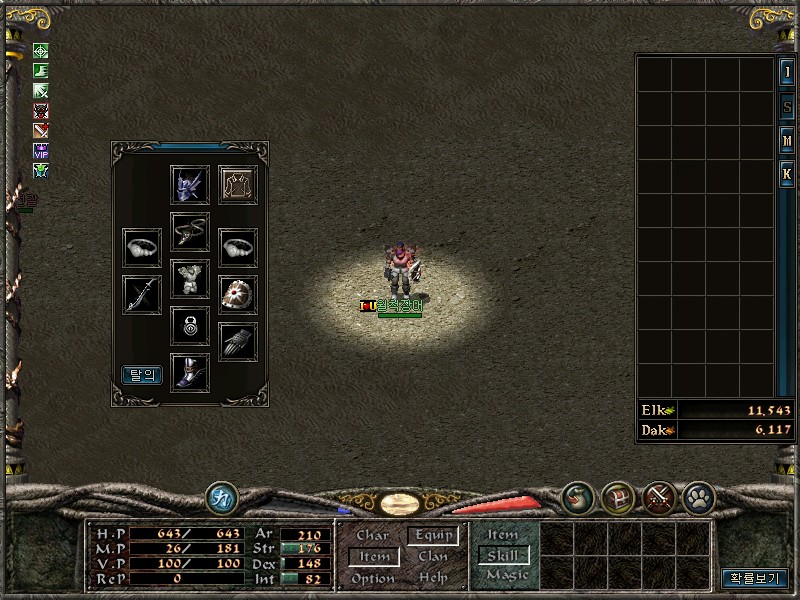Select the necklace equipment slot
This screenshot has height=600, width=800.
click(x=190, y=231)
